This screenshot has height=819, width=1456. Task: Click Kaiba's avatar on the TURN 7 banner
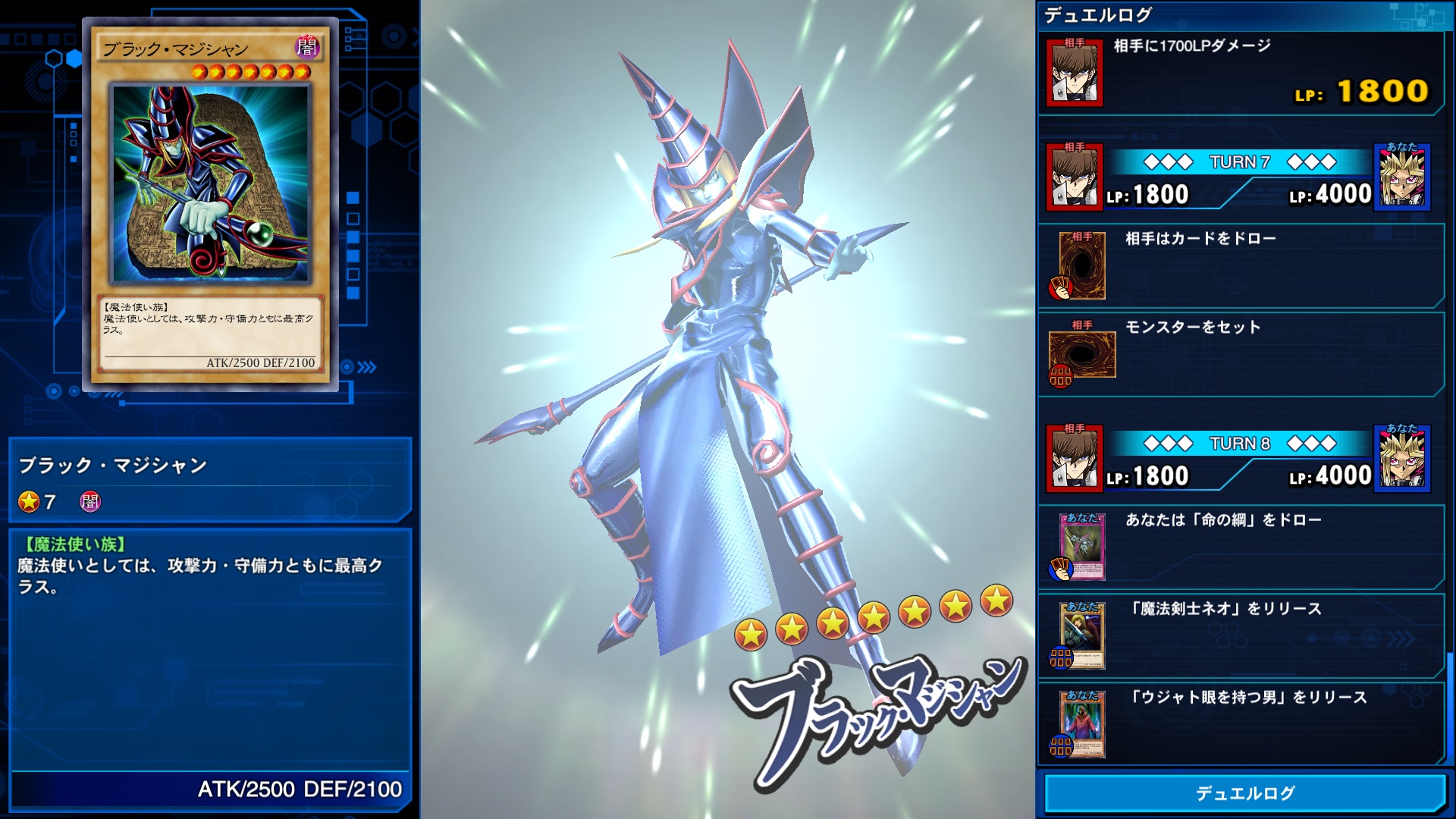coord(1076,176)
